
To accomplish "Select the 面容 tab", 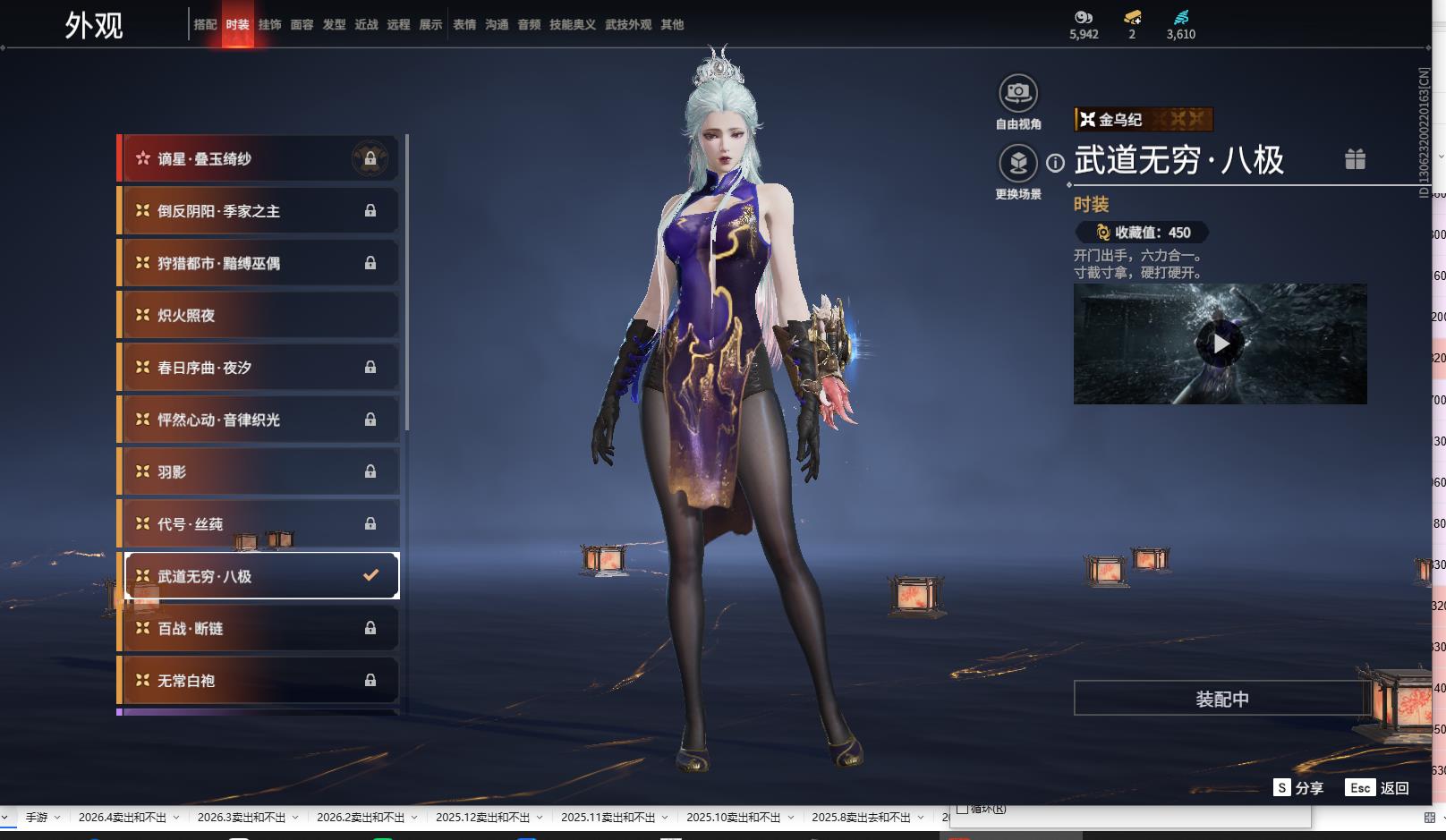I will point(302,25).
